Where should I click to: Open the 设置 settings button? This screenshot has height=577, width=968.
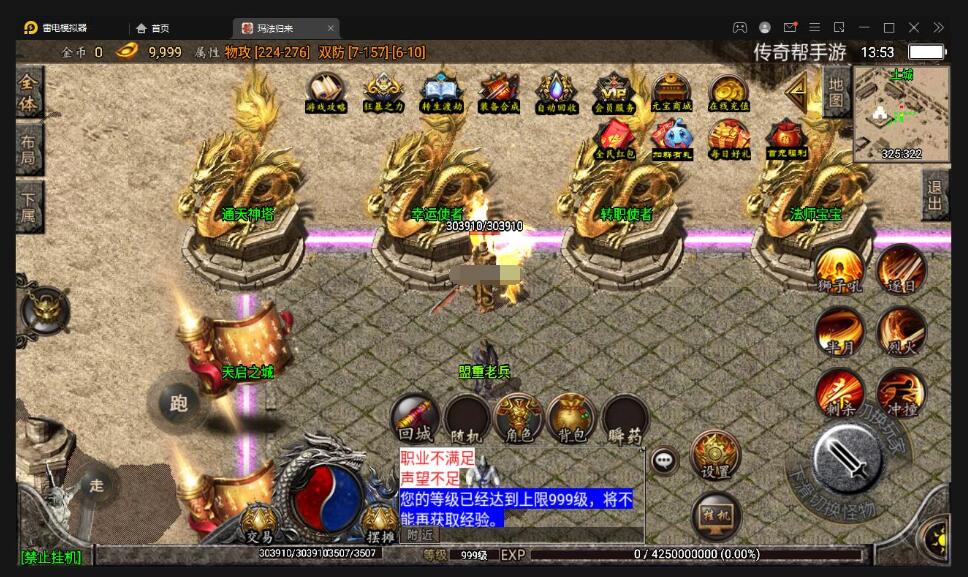(715, 455)
